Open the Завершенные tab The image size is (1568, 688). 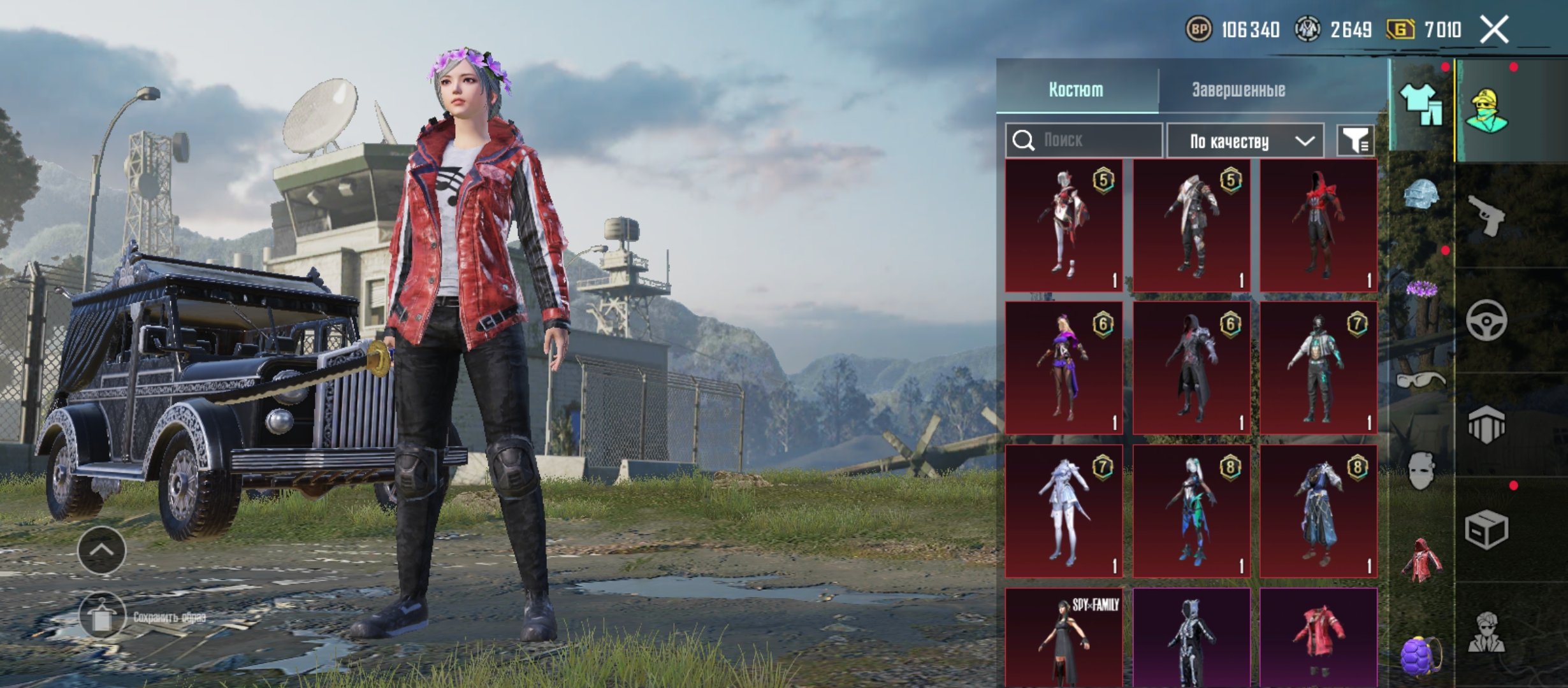[1238, 89]
